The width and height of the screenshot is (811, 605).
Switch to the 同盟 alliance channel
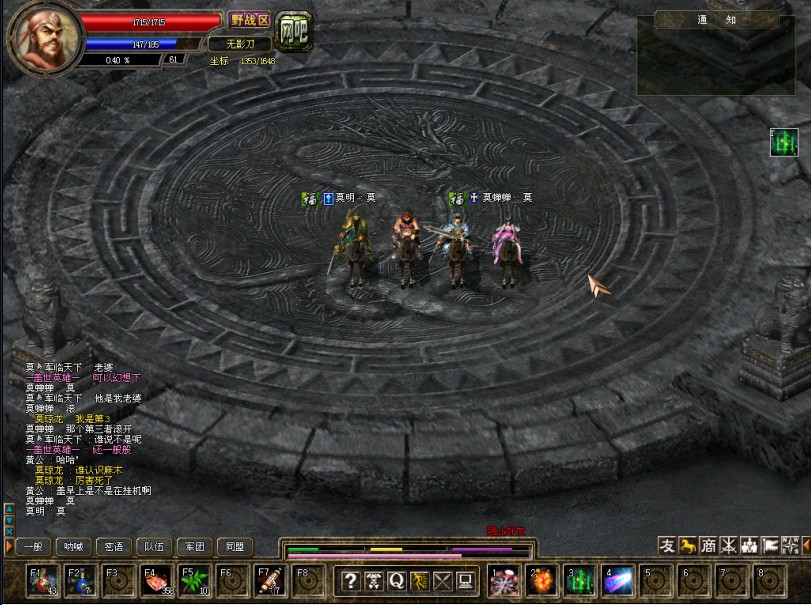coord(234,547)
